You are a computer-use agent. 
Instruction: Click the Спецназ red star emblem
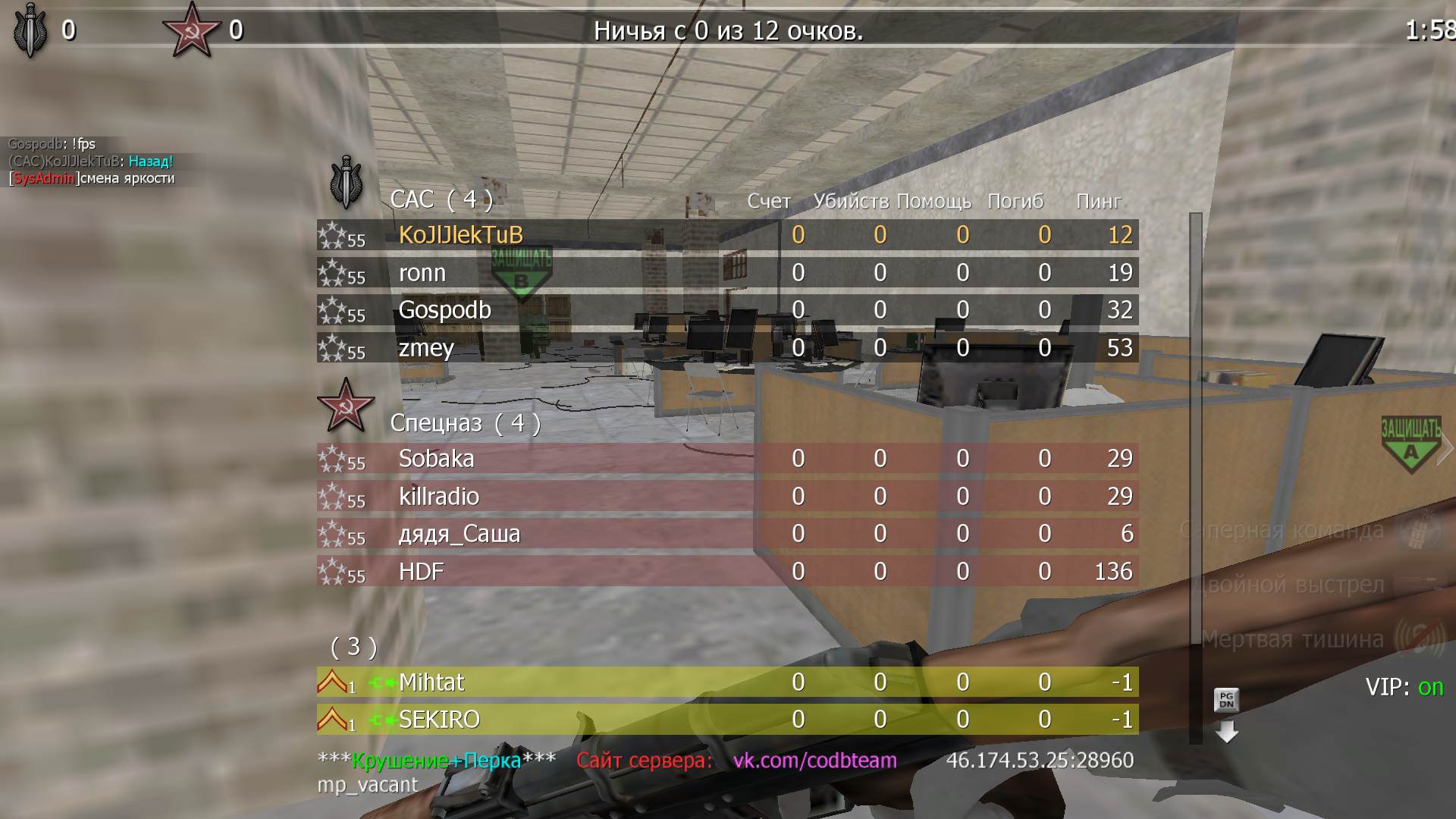pyautogui.click(x=345, y=404)
